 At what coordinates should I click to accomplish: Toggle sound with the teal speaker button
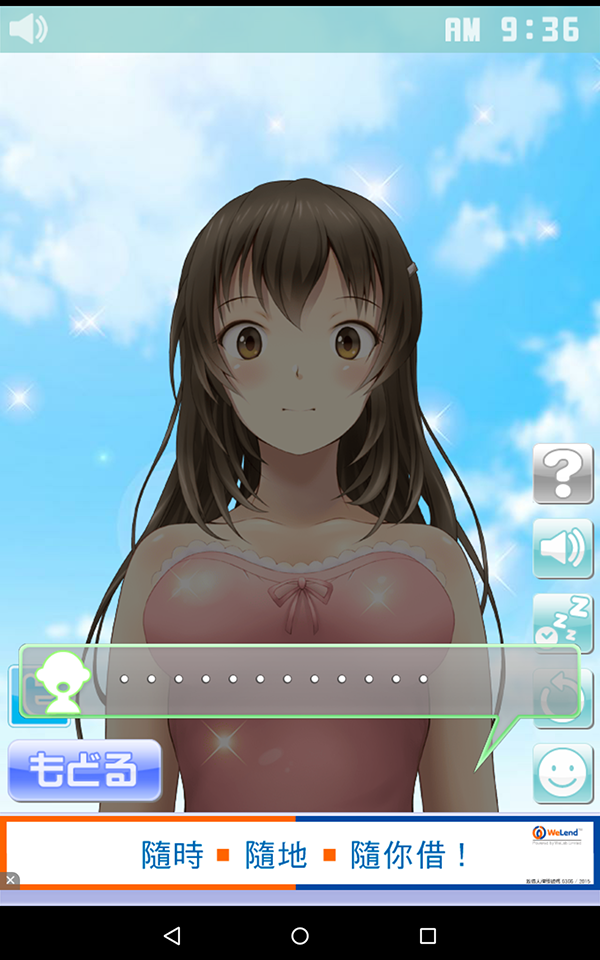[563, 548]
